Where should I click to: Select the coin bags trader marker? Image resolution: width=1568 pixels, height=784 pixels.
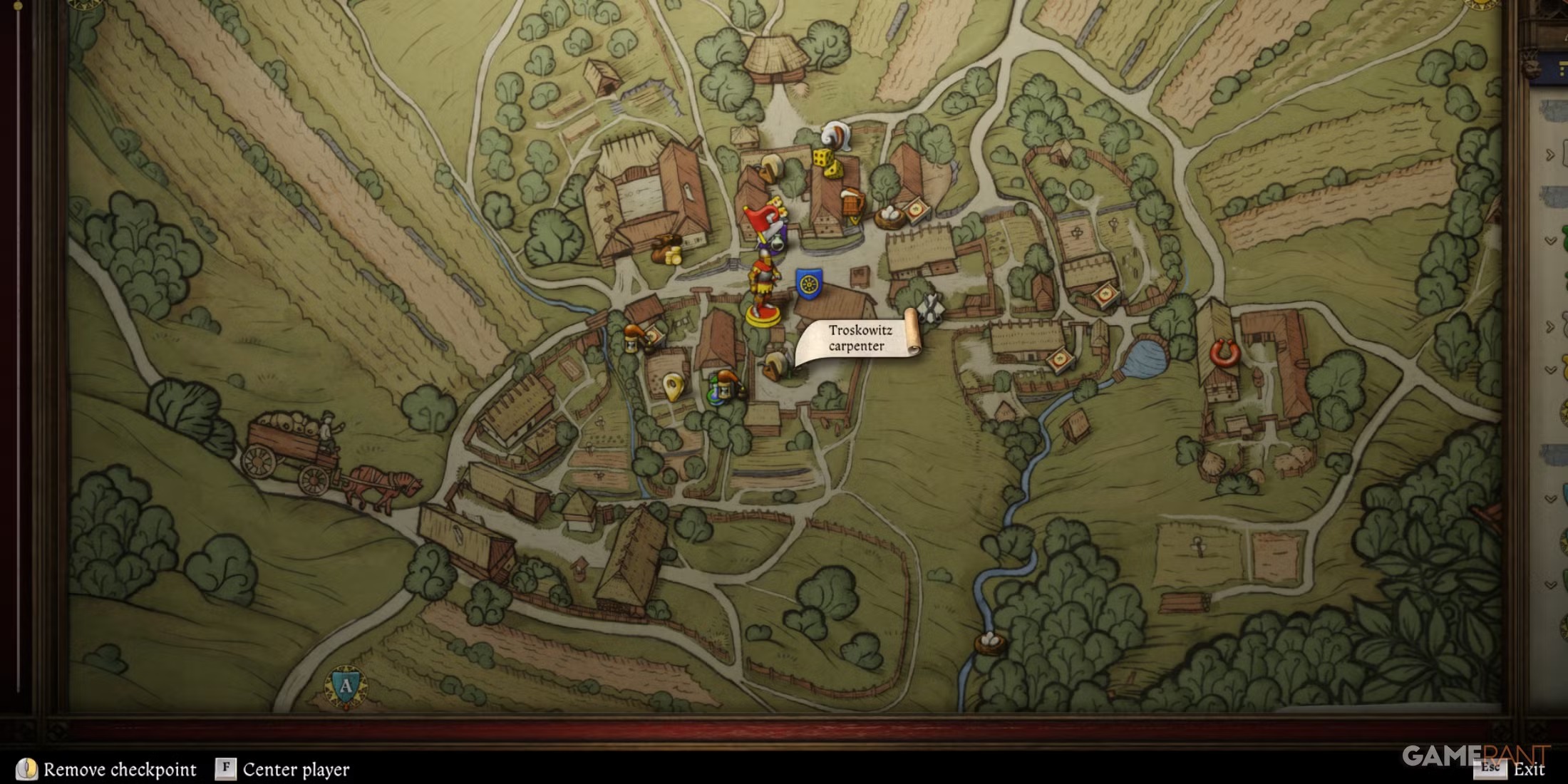tap(667, 249)
